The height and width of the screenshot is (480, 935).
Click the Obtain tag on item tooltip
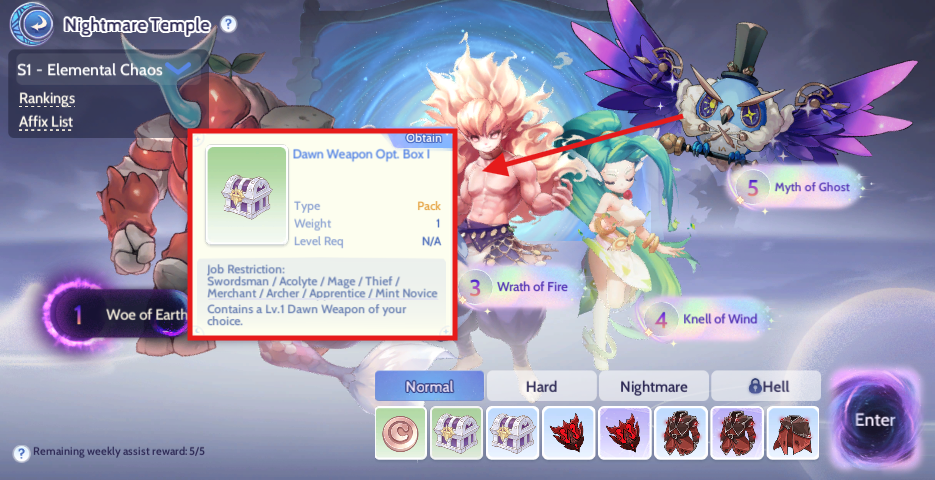[424, 138]
